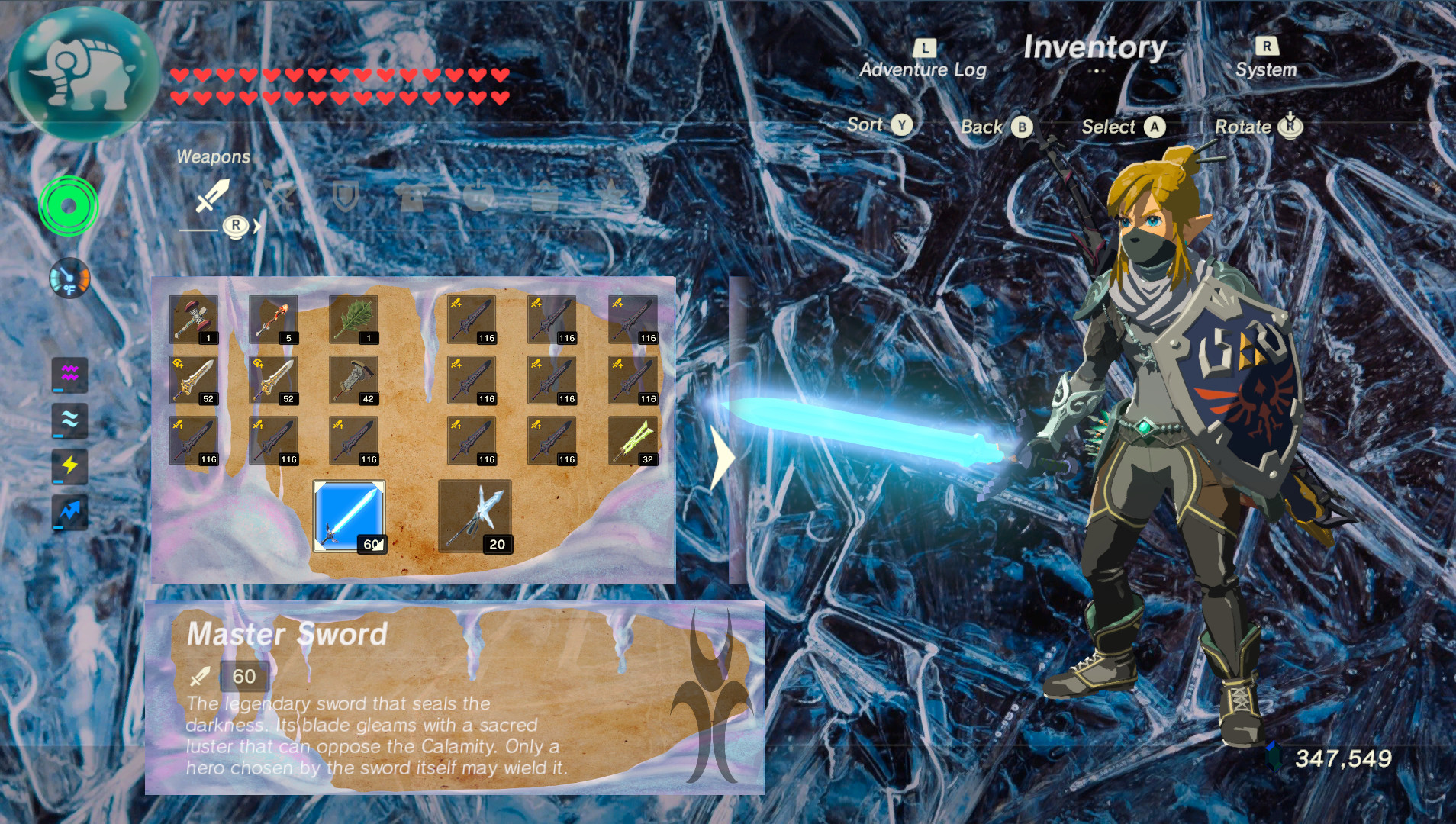Toggle the purple swim-speed status effect
This screenshot has width=1456, height=824.
click(69, 375)
